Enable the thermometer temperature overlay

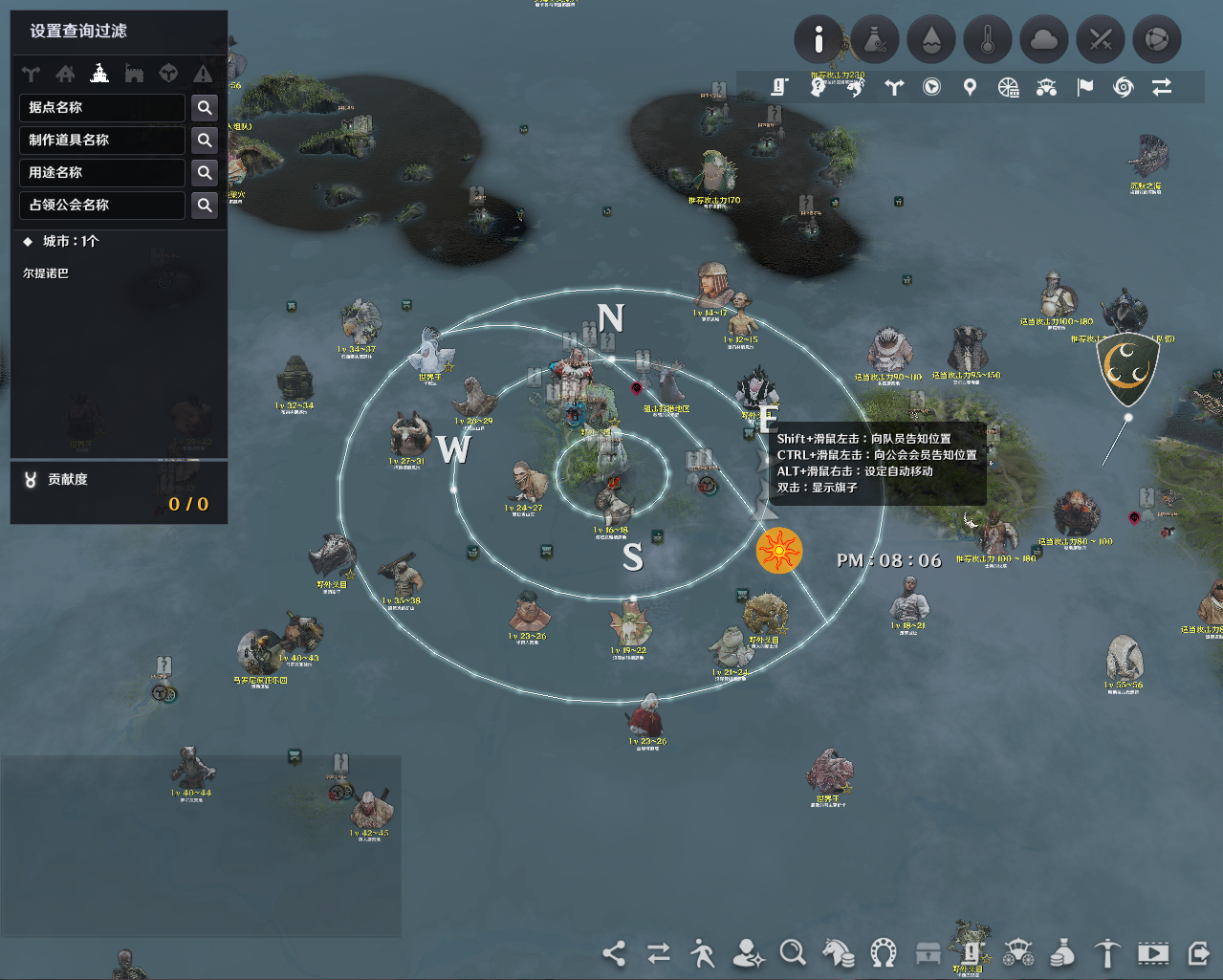coord(988,40)
